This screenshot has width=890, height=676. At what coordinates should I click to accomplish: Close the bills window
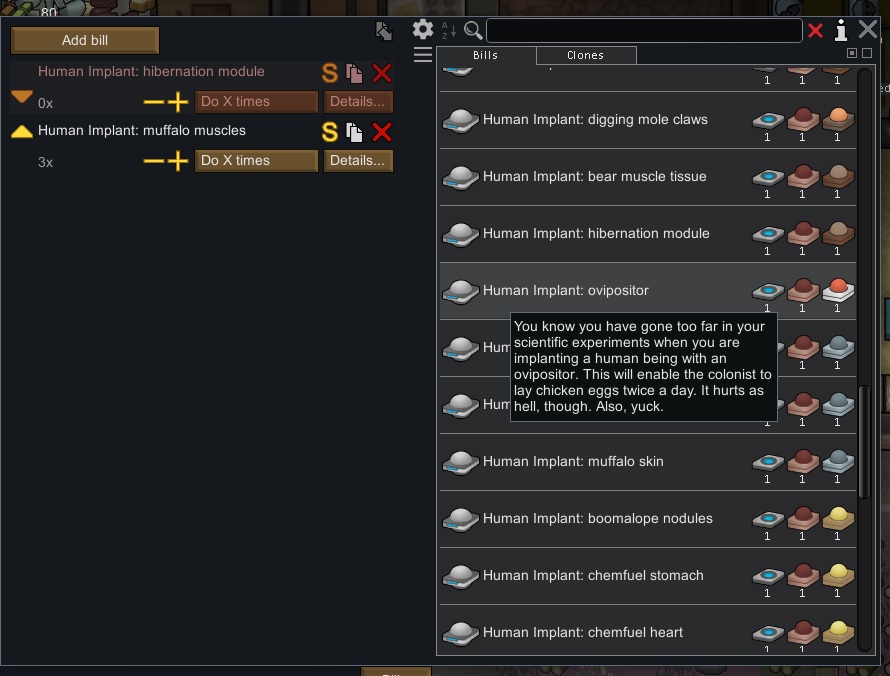coord(868,29)
